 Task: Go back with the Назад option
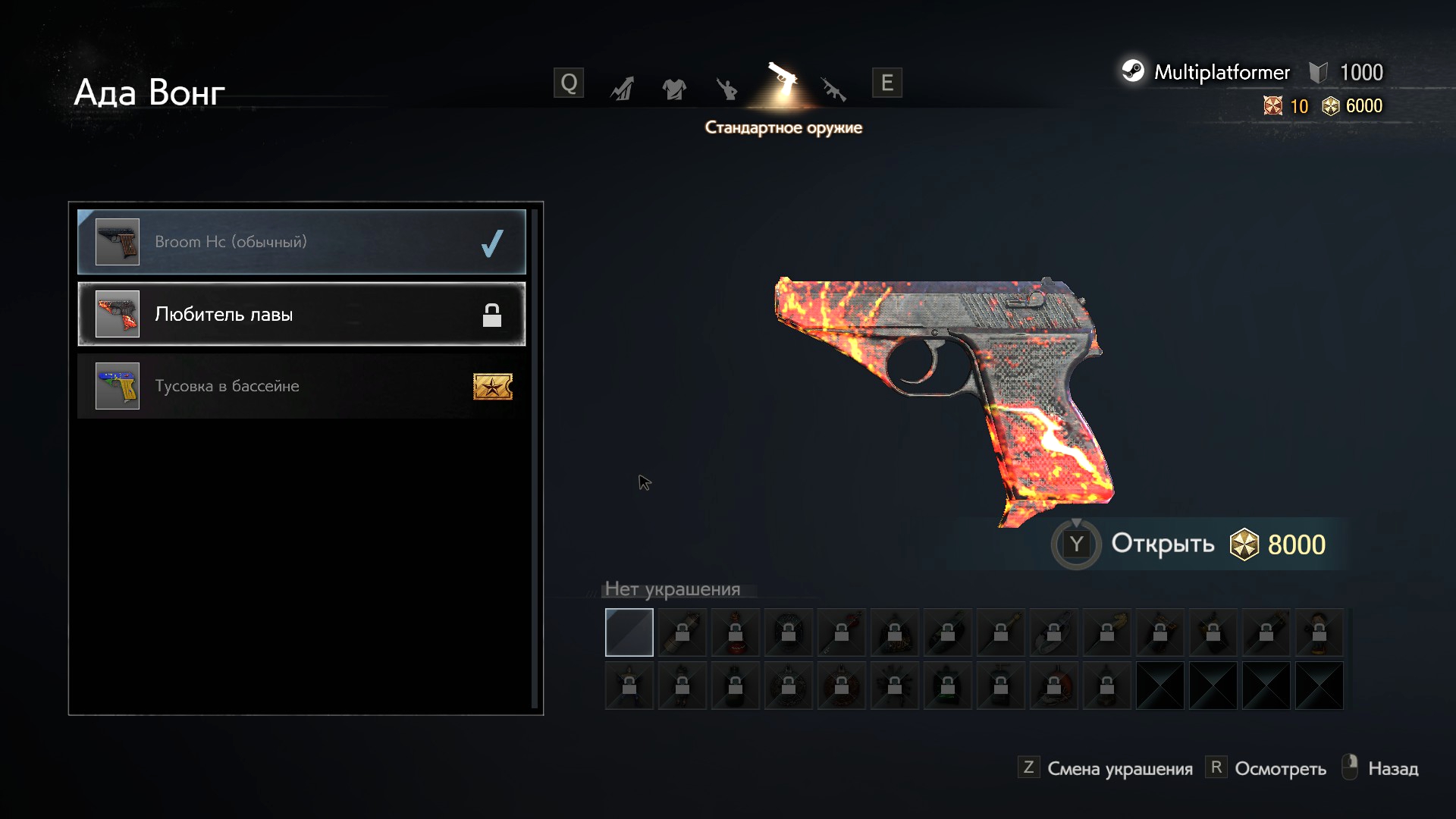[1392, 769]
